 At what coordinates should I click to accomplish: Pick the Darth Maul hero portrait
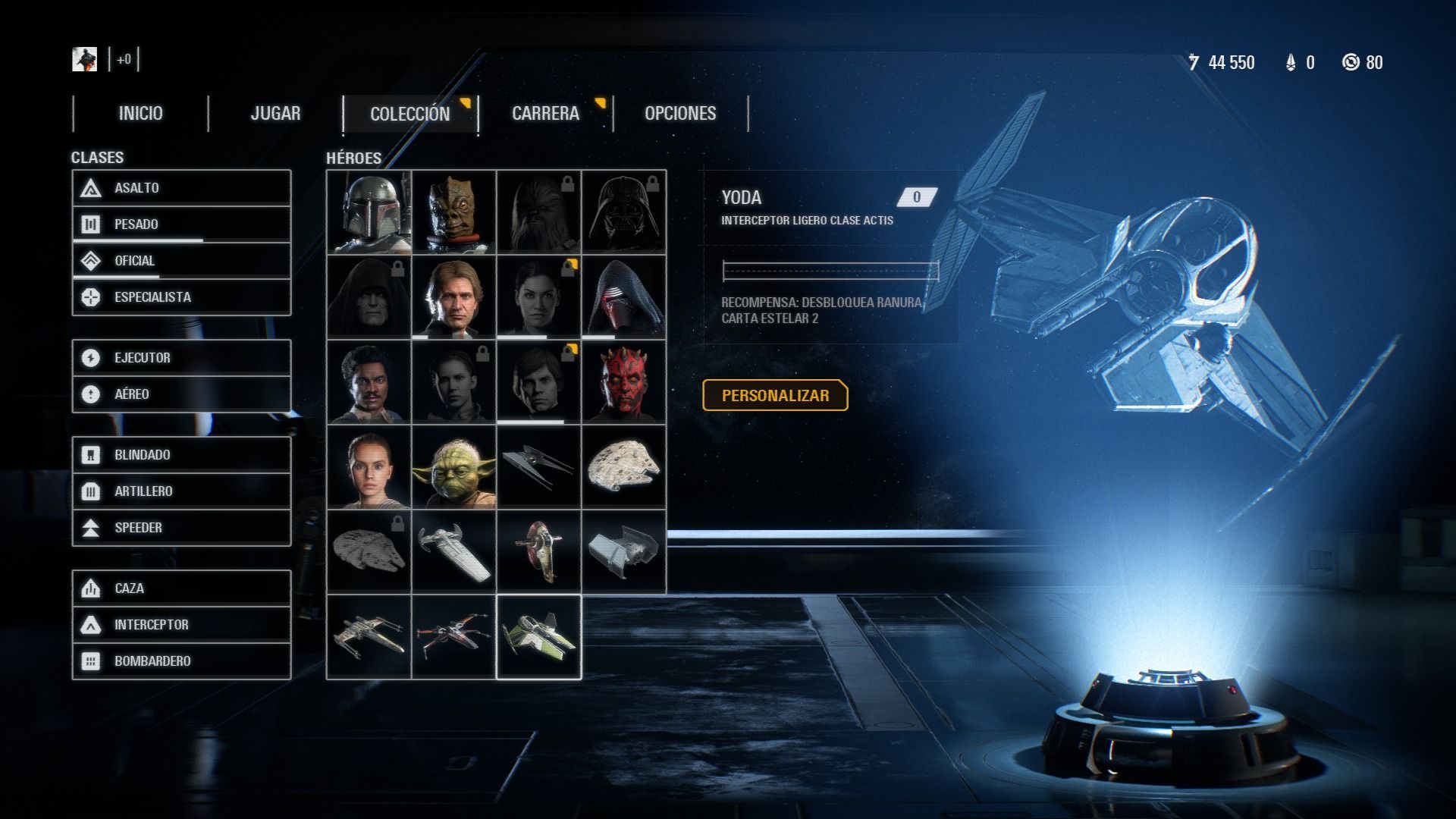tap(624, 382)
